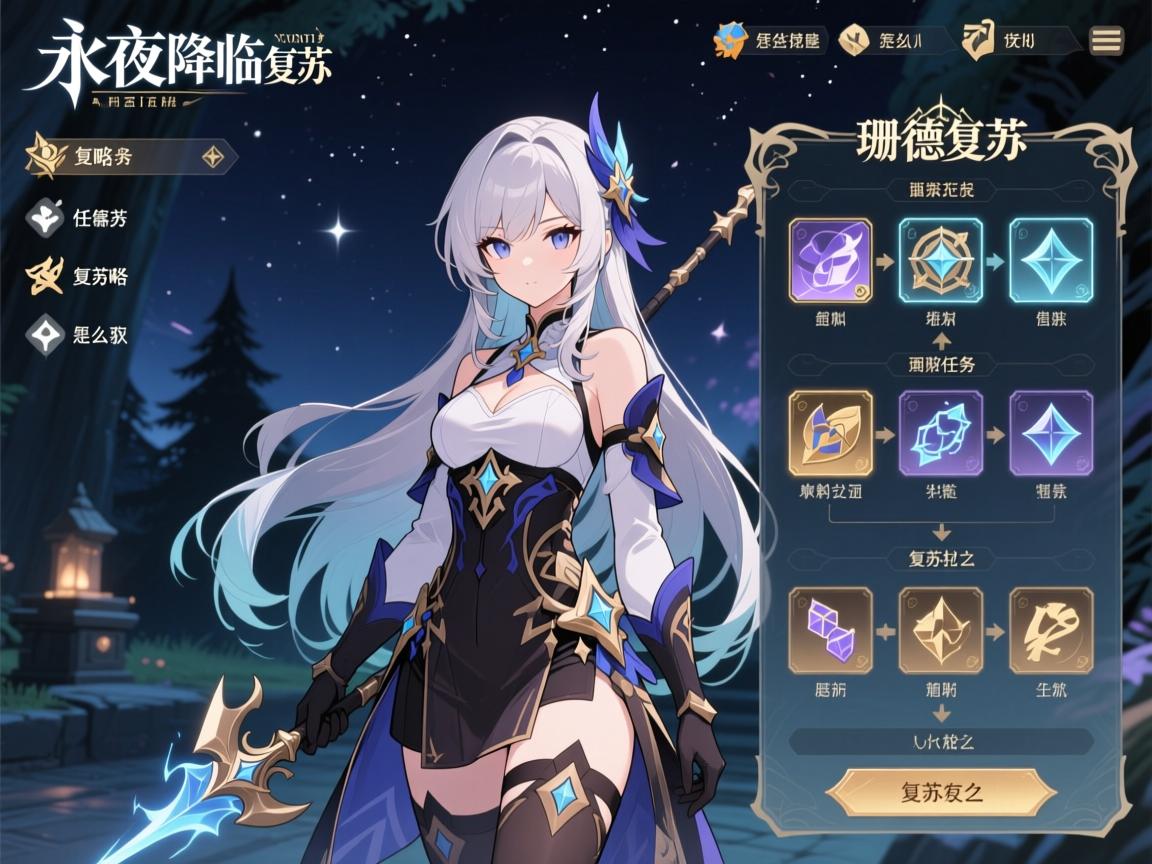
Task: Pick the purple crystal shards slot
Action: (x=941, y=432)
